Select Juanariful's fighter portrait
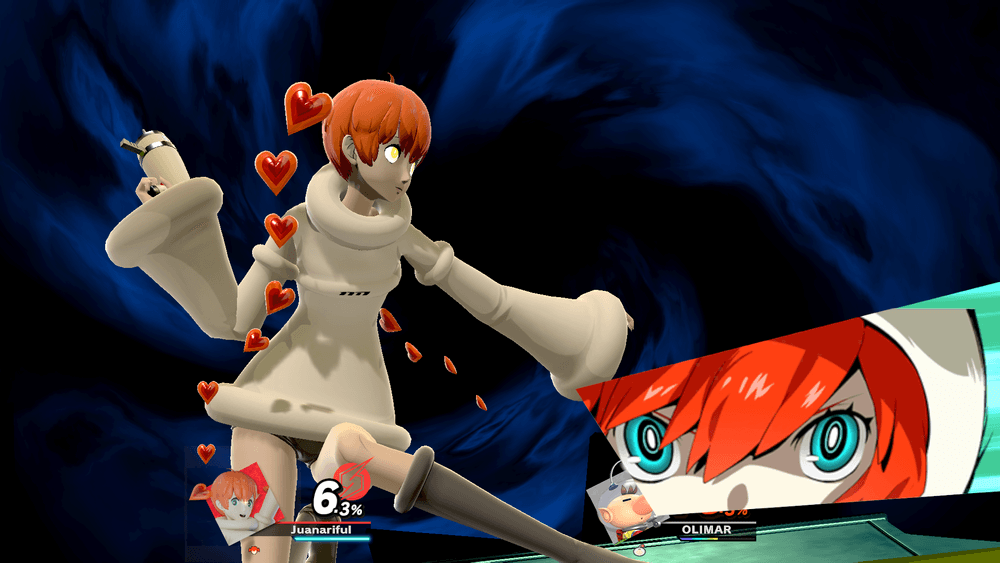 238,500
